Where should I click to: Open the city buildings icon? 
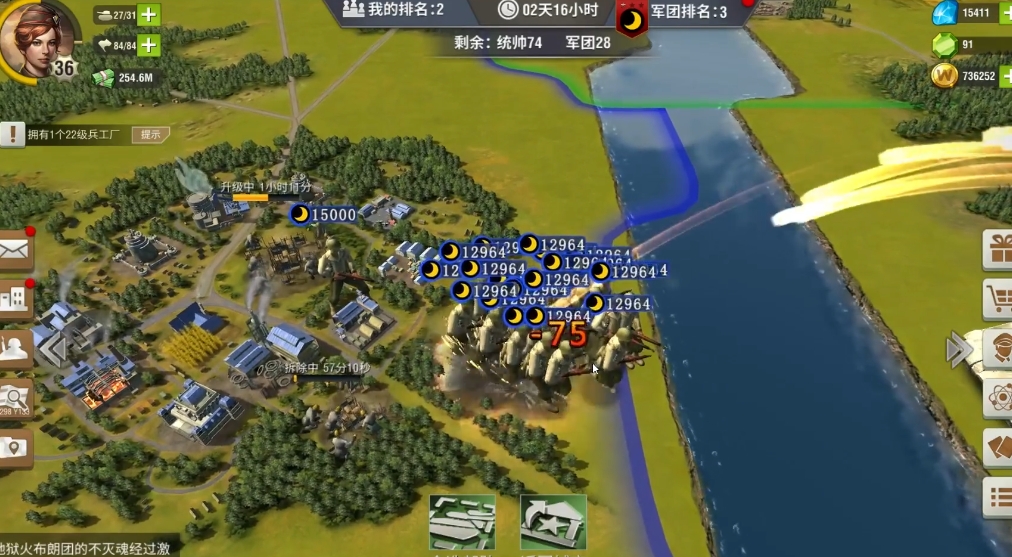[x=15, y=297]
